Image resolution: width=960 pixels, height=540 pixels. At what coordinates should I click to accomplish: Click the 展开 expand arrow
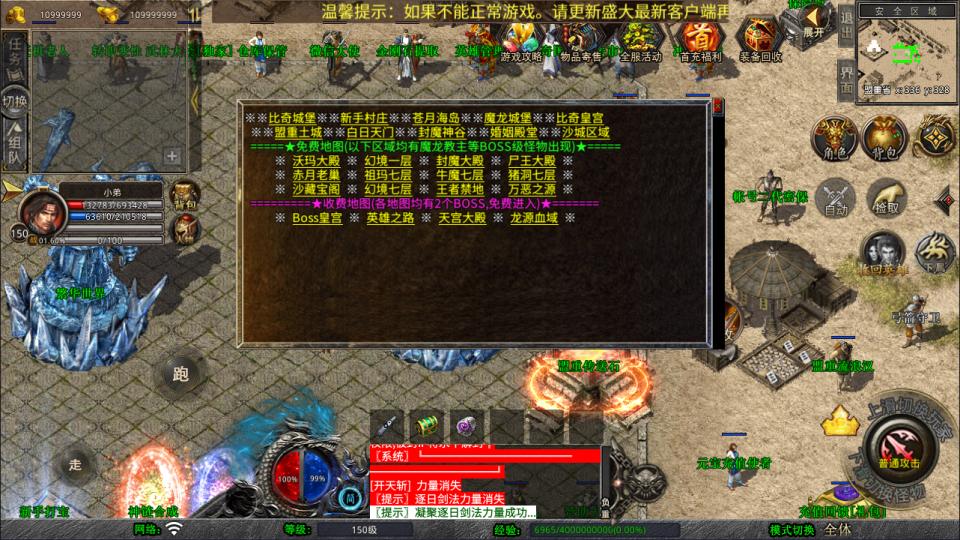coord(811,22)
